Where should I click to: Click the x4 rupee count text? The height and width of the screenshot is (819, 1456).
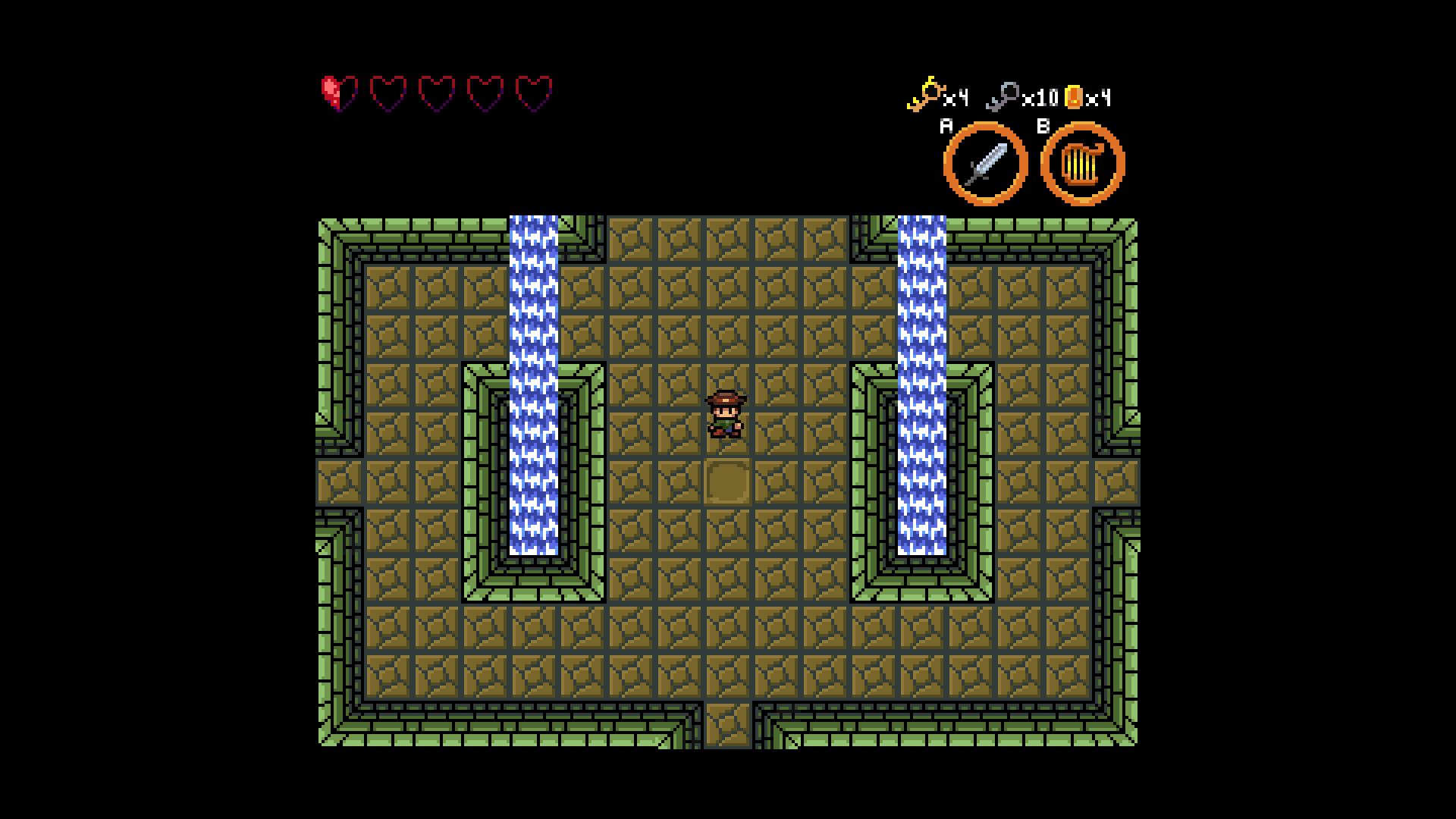click(1100, 99)
